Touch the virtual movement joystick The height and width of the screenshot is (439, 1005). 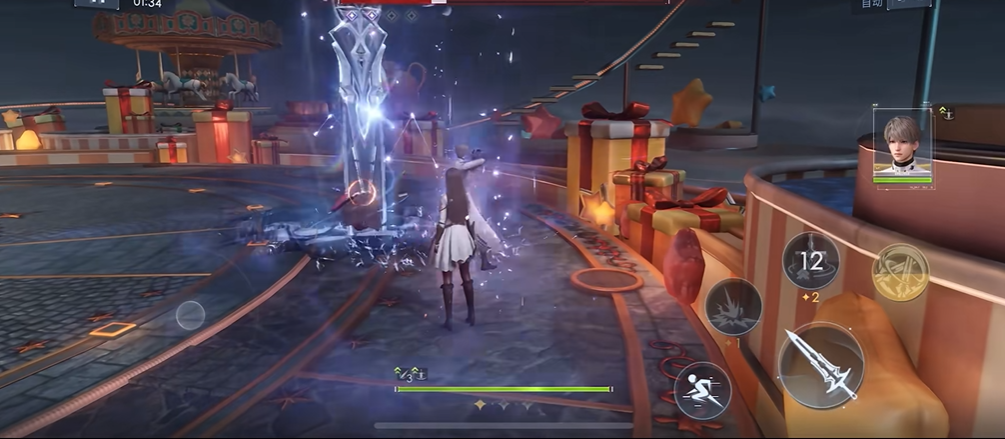tap(190, 315)
